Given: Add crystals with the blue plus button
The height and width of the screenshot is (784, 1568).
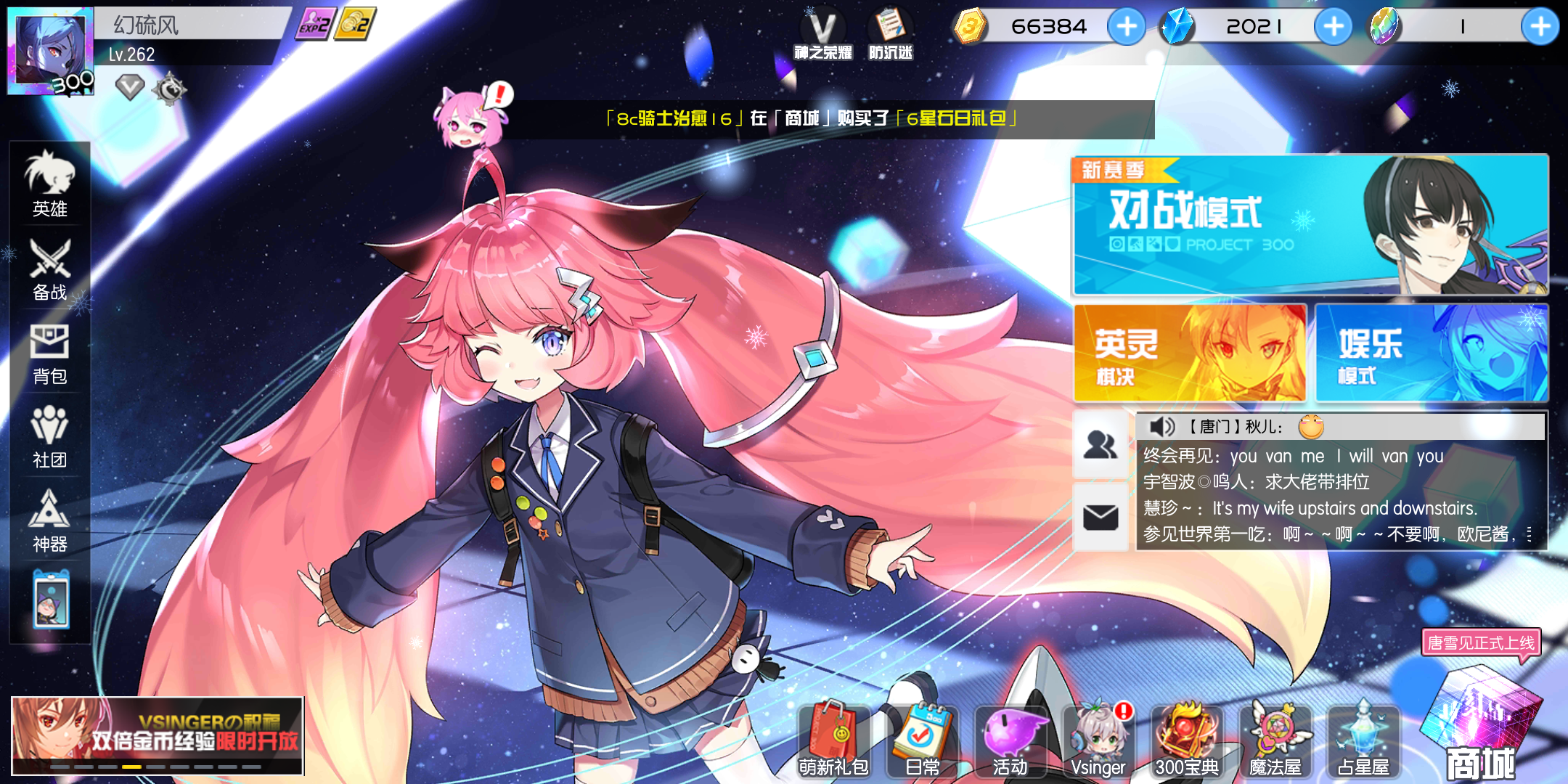Looking at the screenshot, I should click(x=1334, y=26).
